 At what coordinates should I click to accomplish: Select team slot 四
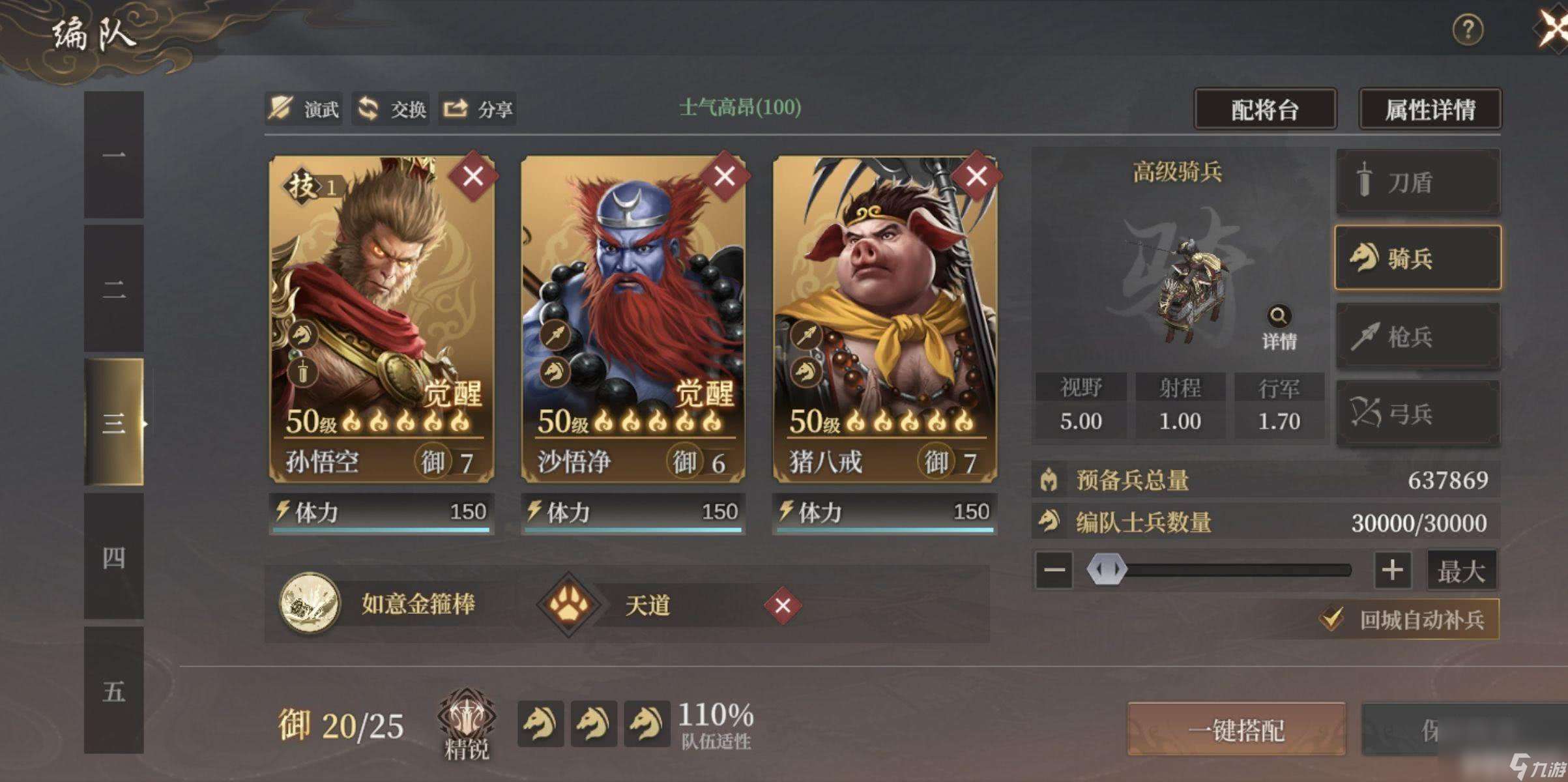click(x=113, y=557)
